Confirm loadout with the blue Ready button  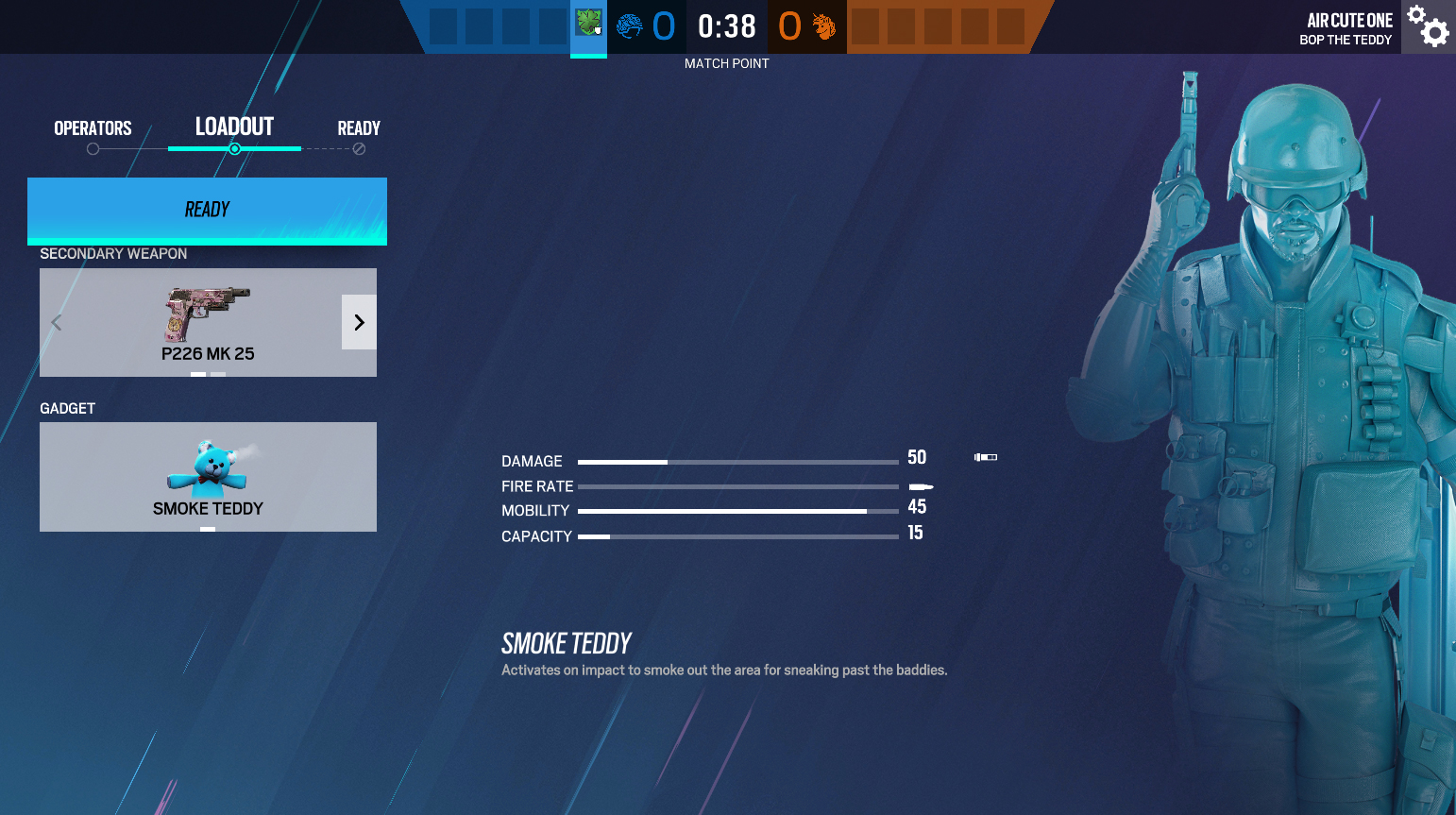(x=207, y=210)
